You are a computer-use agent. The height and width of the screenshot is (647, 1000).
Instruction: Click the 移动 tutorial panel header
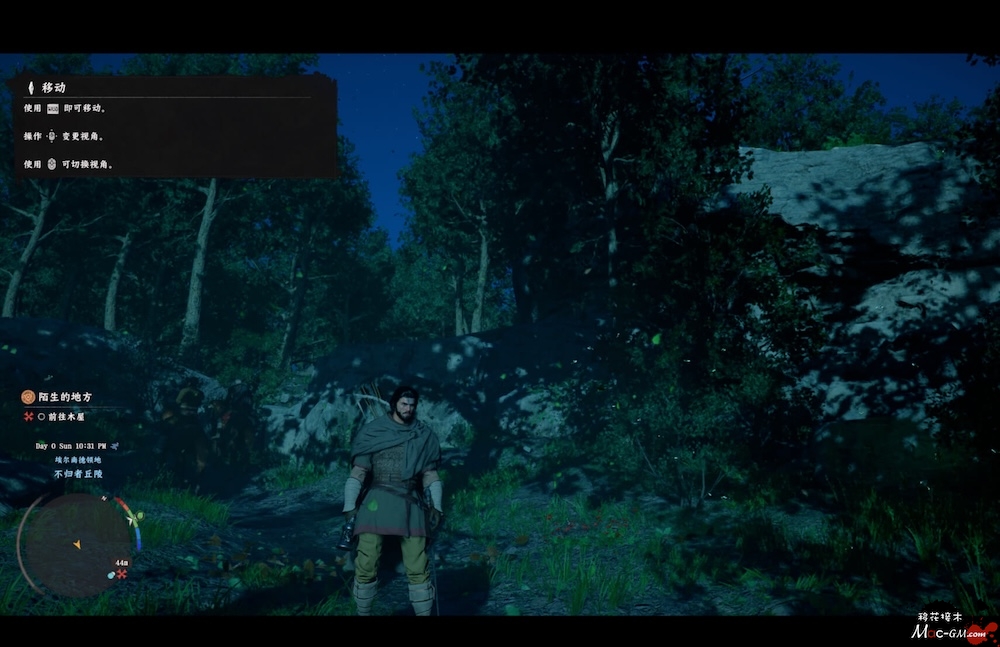(x=54, y=88)
